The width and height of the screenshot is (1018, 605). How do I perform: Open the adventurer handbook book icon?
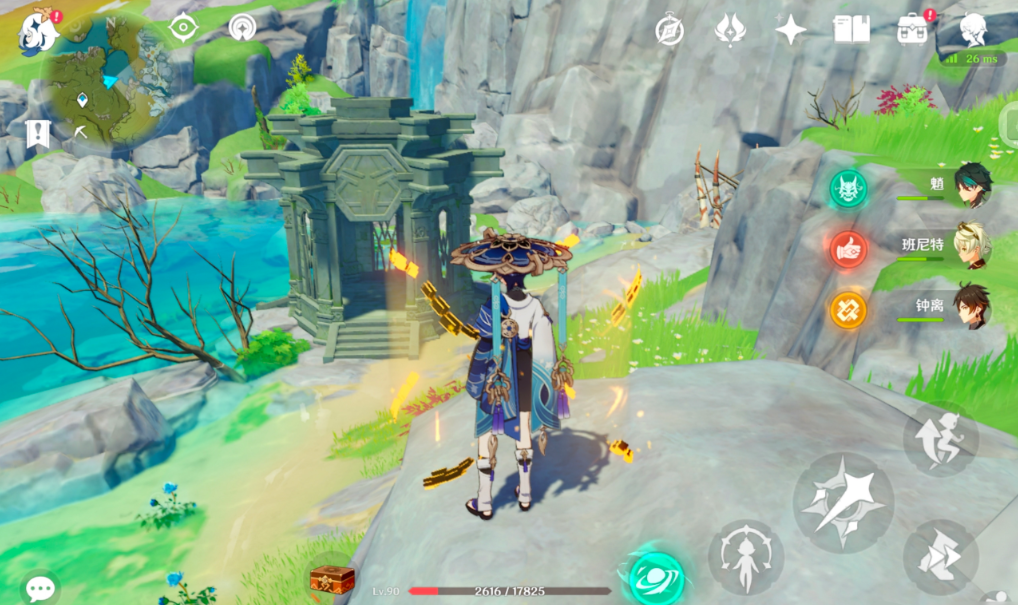[x=851, y=29]
